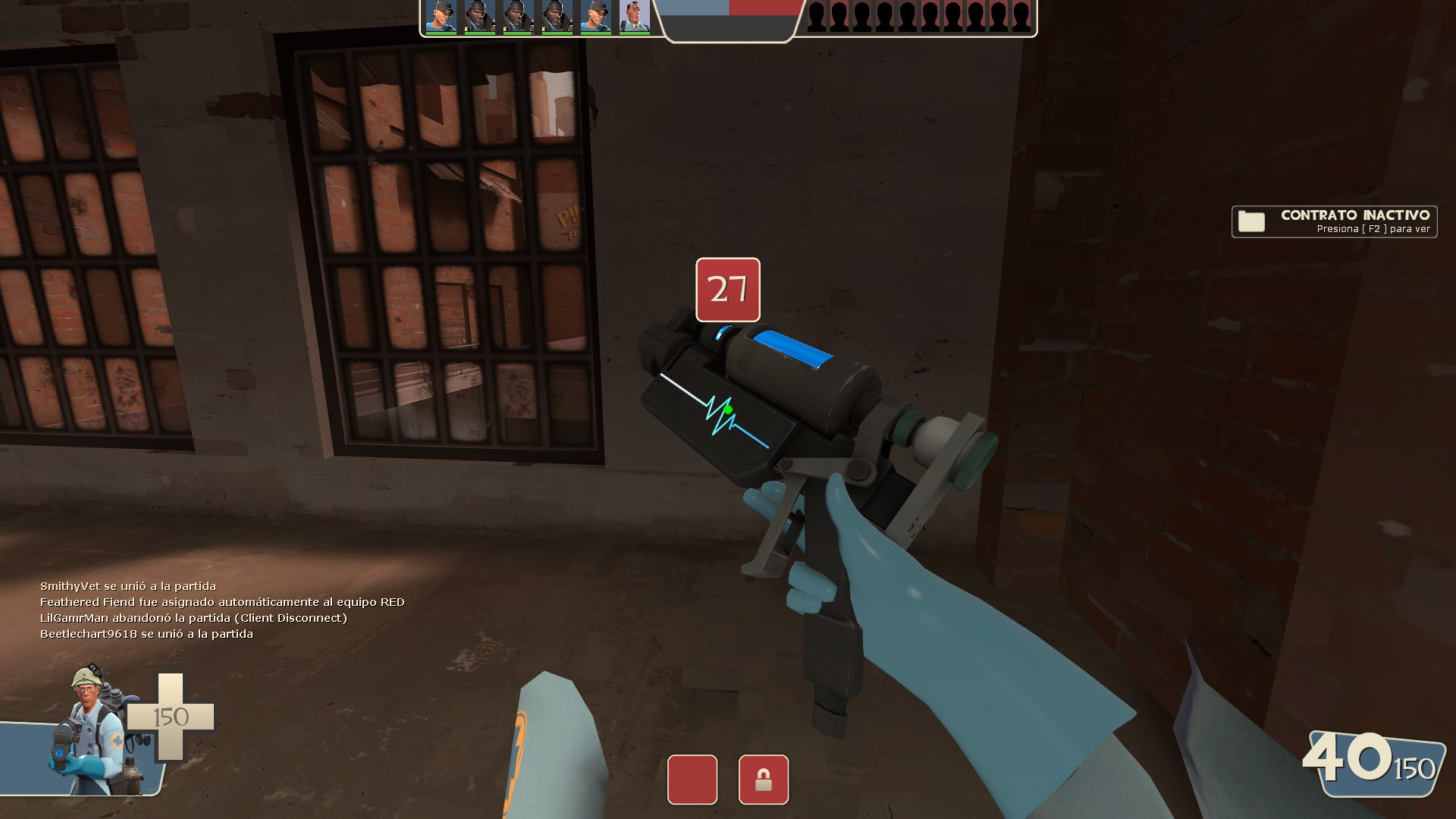The image size is (1456, 819).
Task: Click the green health bar under the Scout avatar
Action: click(442, 33)
